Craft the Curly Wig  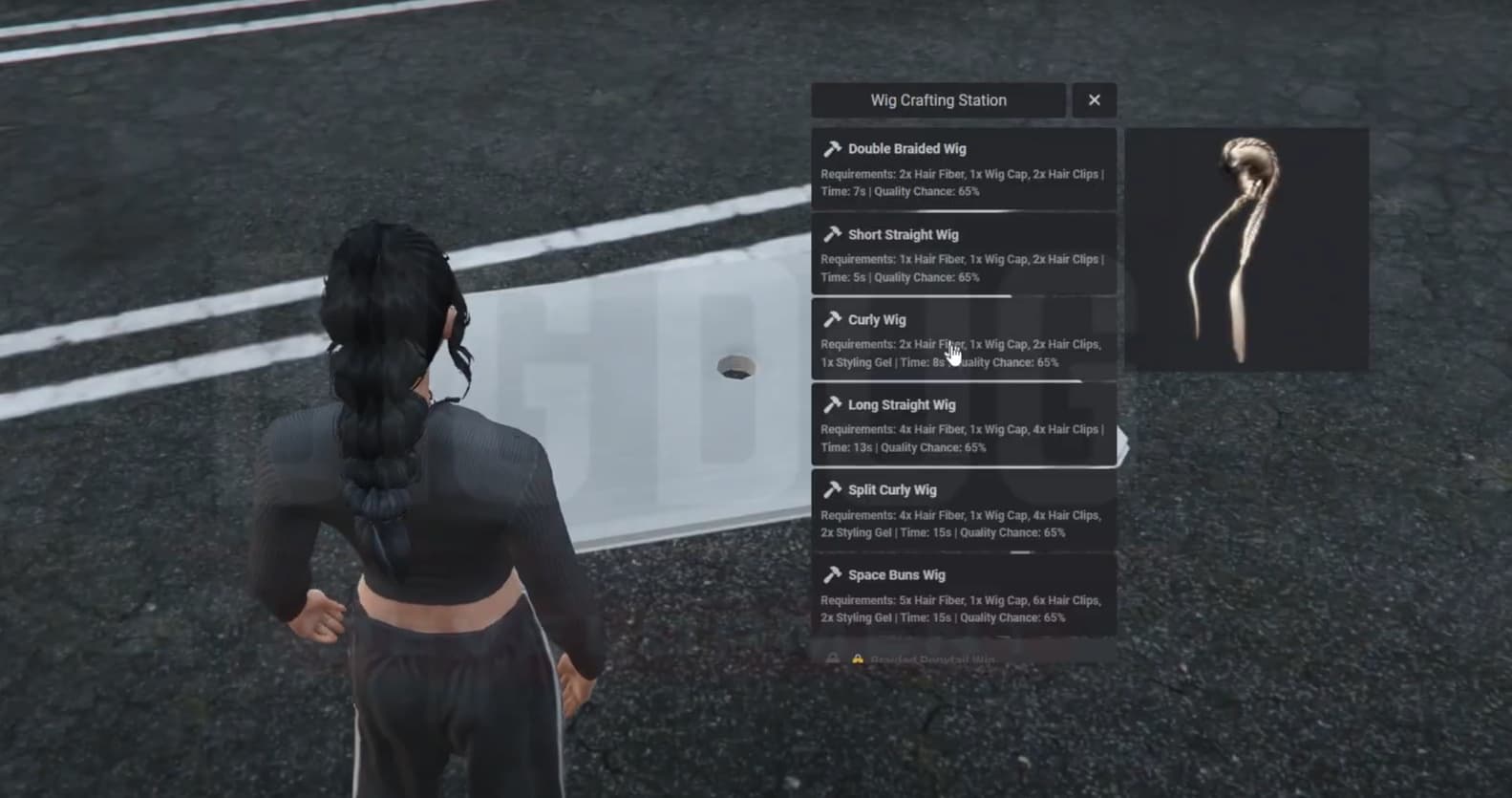(x=963, y=340)
